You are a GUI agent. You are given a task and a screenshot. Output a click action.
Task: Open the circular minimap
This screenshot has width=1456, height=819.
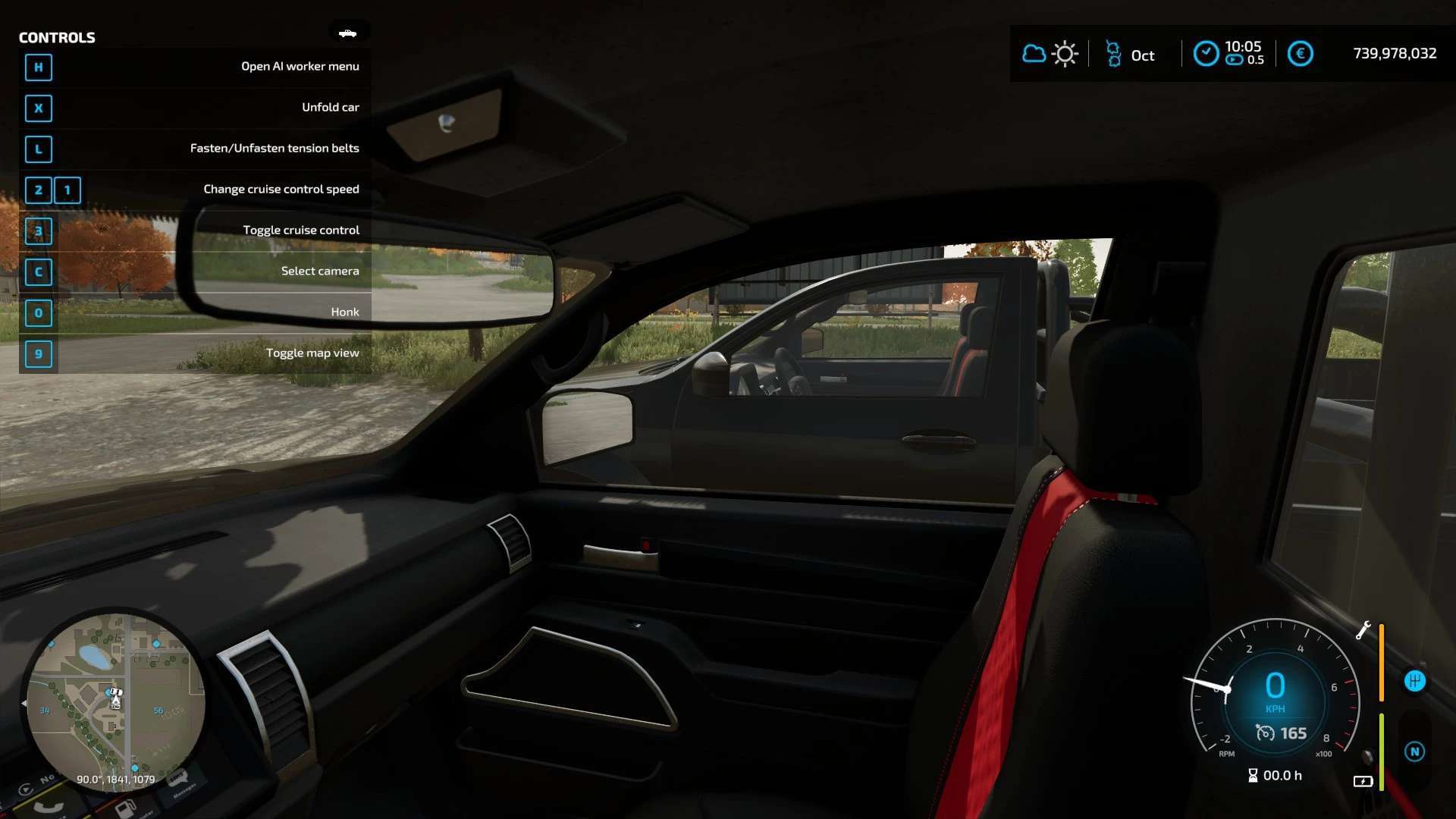click(x=115, y=702)
